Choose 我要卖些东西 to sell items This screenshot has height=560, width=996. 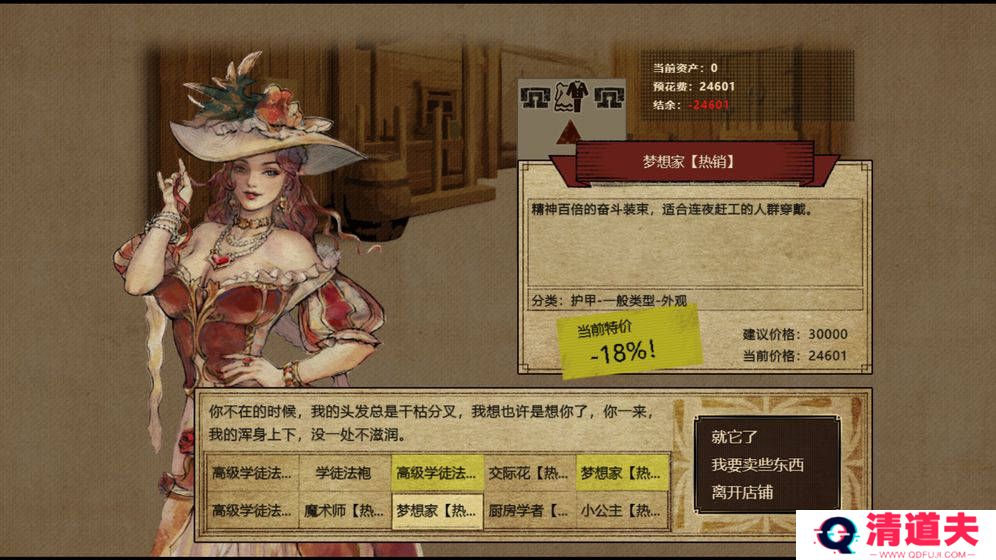point(757,465)
